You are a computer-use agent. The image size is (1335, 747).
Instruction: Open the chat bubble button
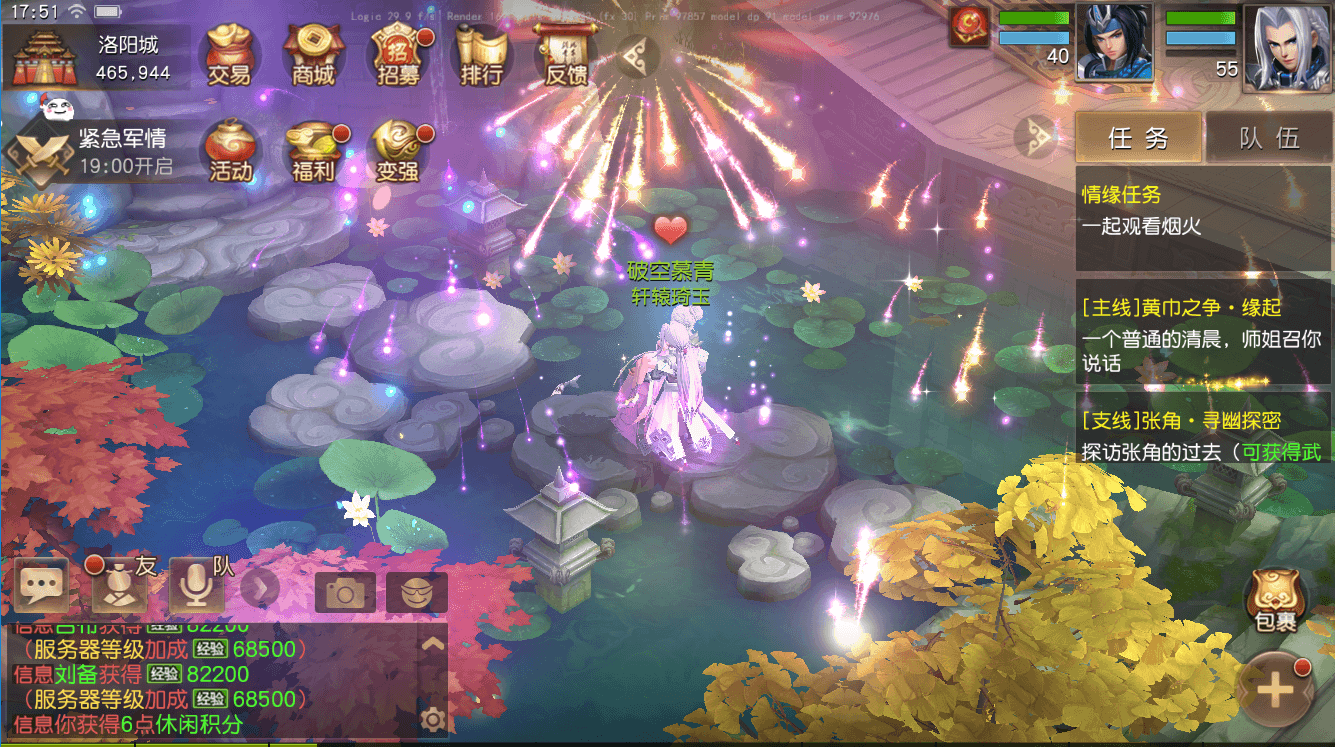pyautogui.click(x=41, y=588)
